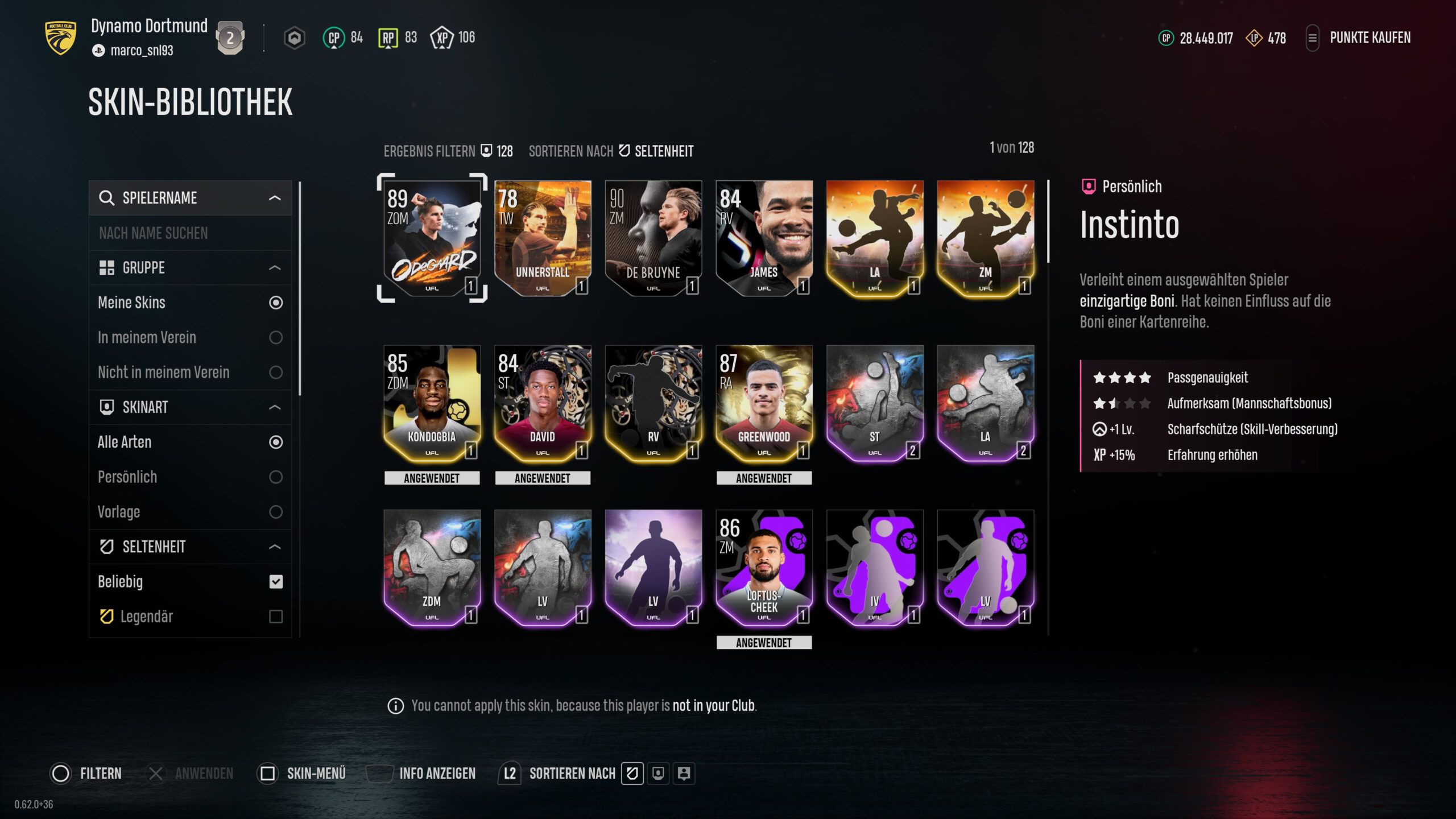Select the David 84 ST skin card

point(542,403)
